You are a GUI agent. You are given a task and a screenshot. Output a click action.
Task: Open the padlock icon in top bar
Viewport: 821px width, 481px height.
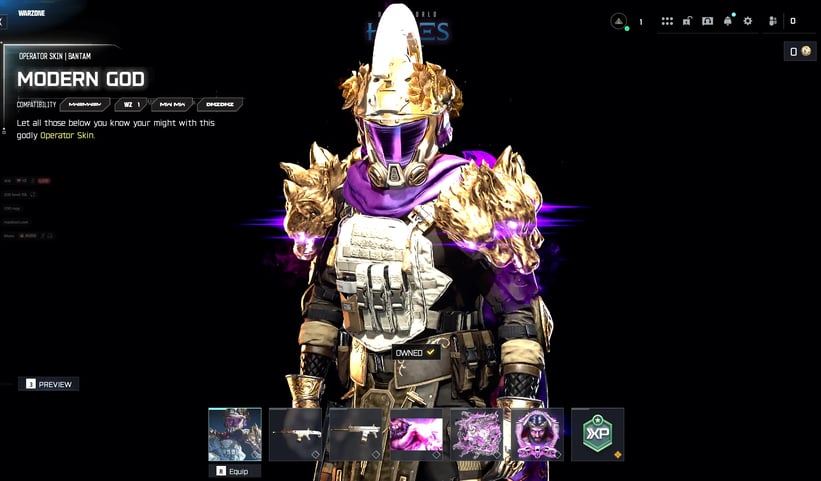tap(687, 21)
